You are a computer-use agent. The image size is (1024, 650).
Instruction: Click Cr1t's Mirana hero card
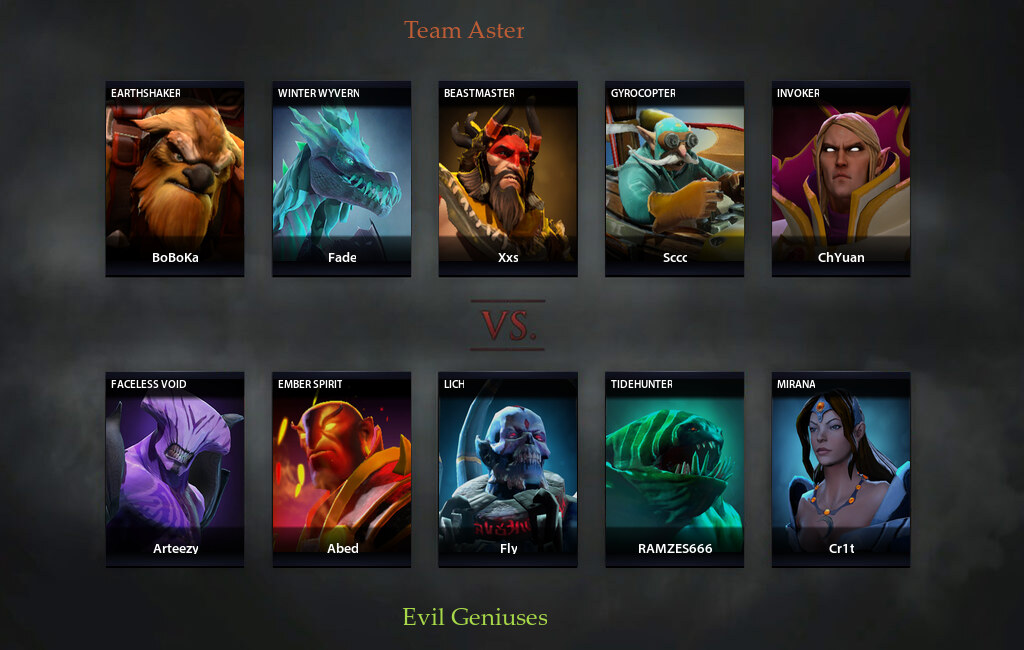(841, 469)
